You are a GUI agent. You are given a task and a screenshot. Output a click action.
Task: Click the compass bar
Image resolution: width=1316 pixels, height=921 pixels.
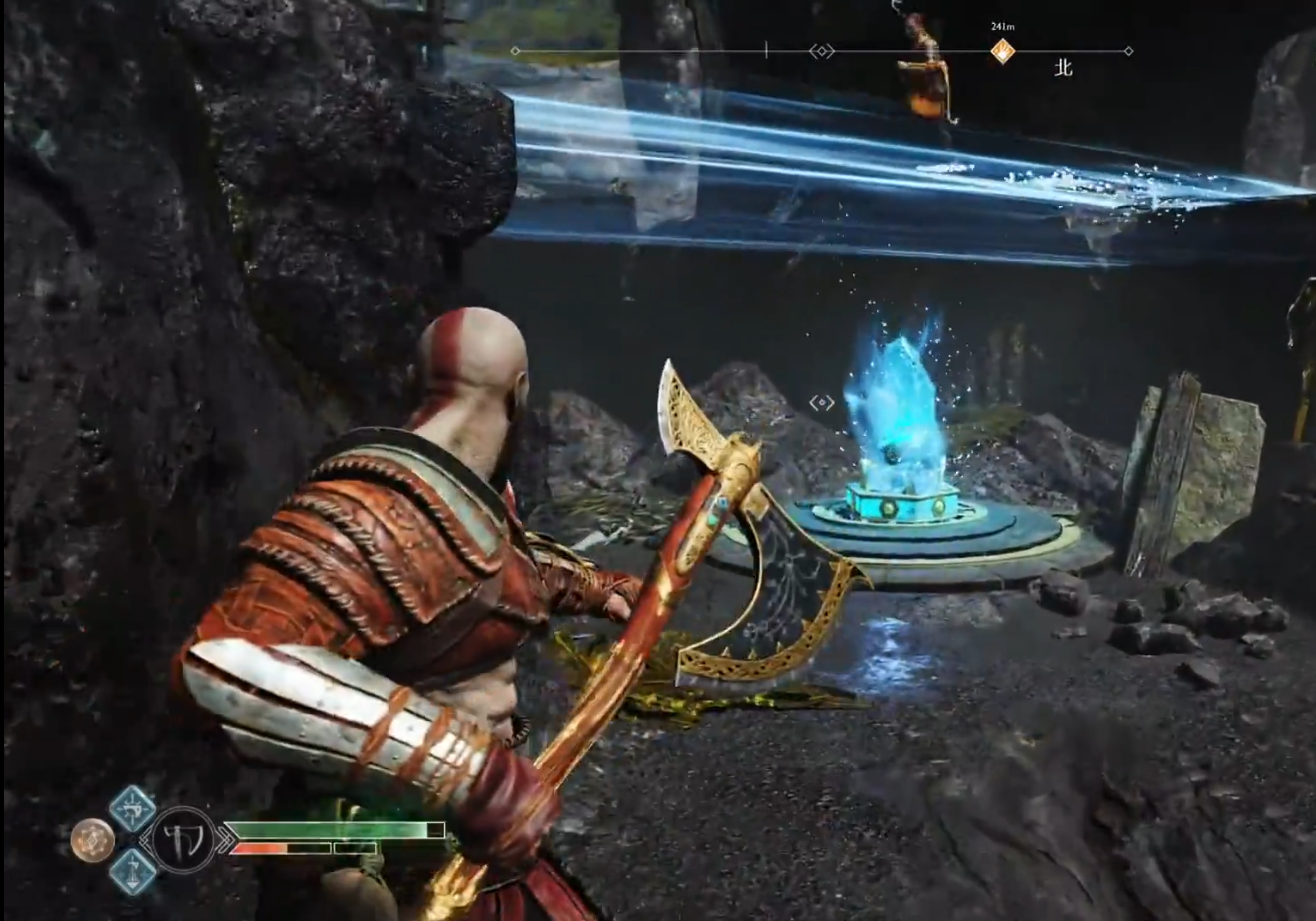(660, 51)
